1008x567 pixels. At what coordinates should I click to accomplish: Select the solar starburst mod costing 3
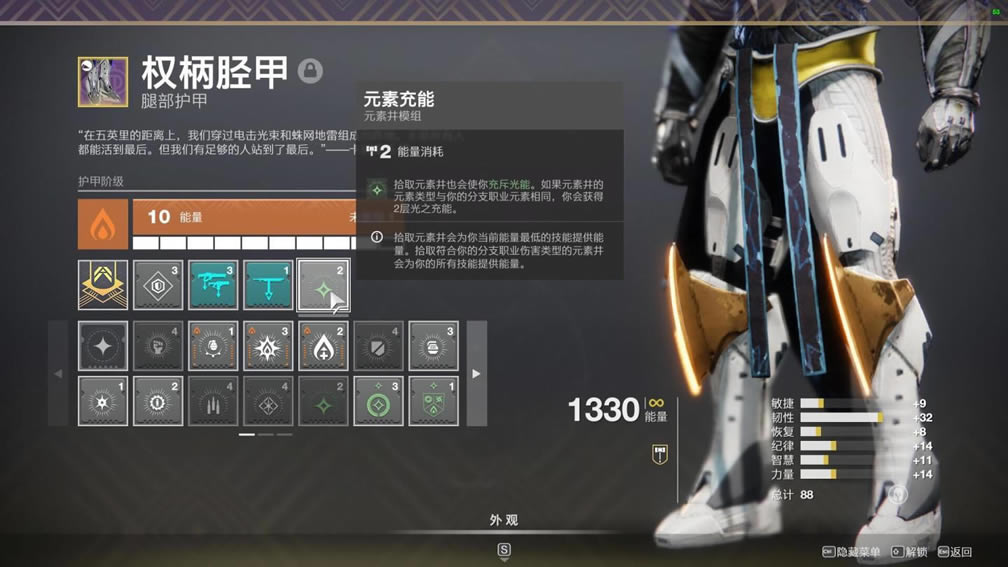268,346
